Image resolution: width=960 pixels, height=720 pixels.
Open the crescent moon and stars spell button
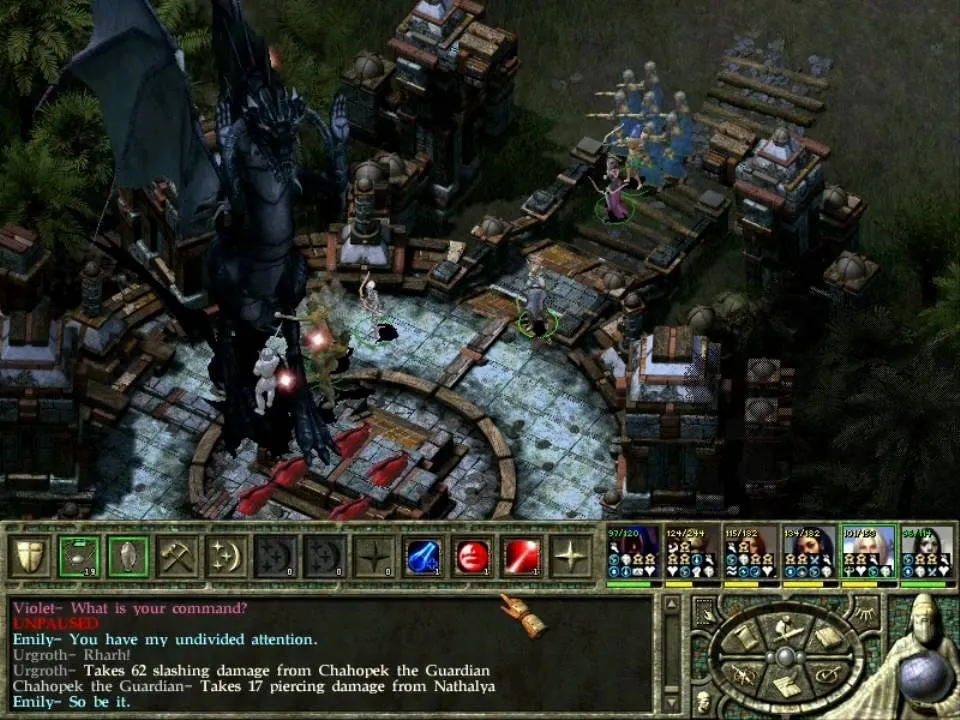coord(226,556)
